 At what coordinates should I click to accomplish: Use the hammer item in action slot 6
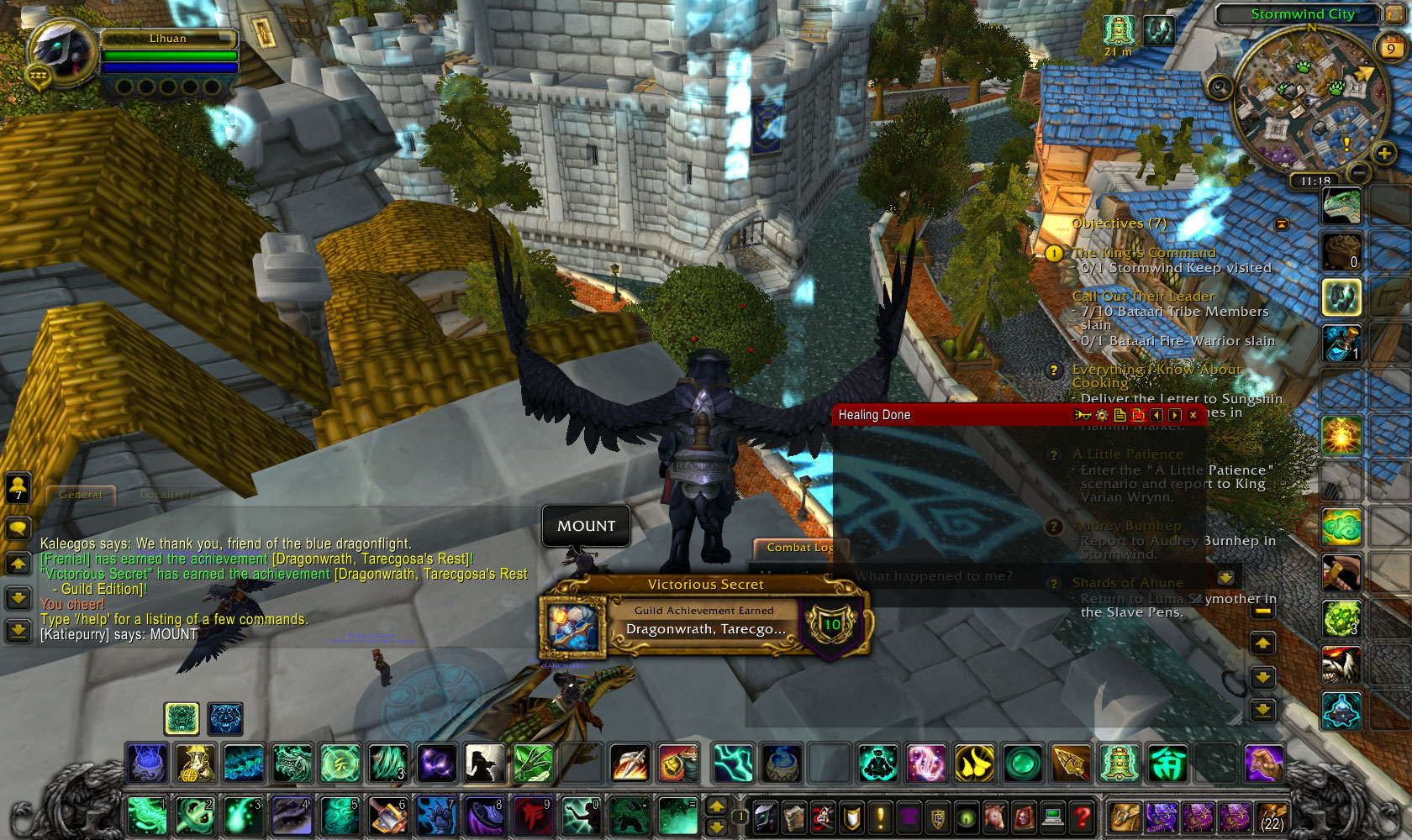388,816
